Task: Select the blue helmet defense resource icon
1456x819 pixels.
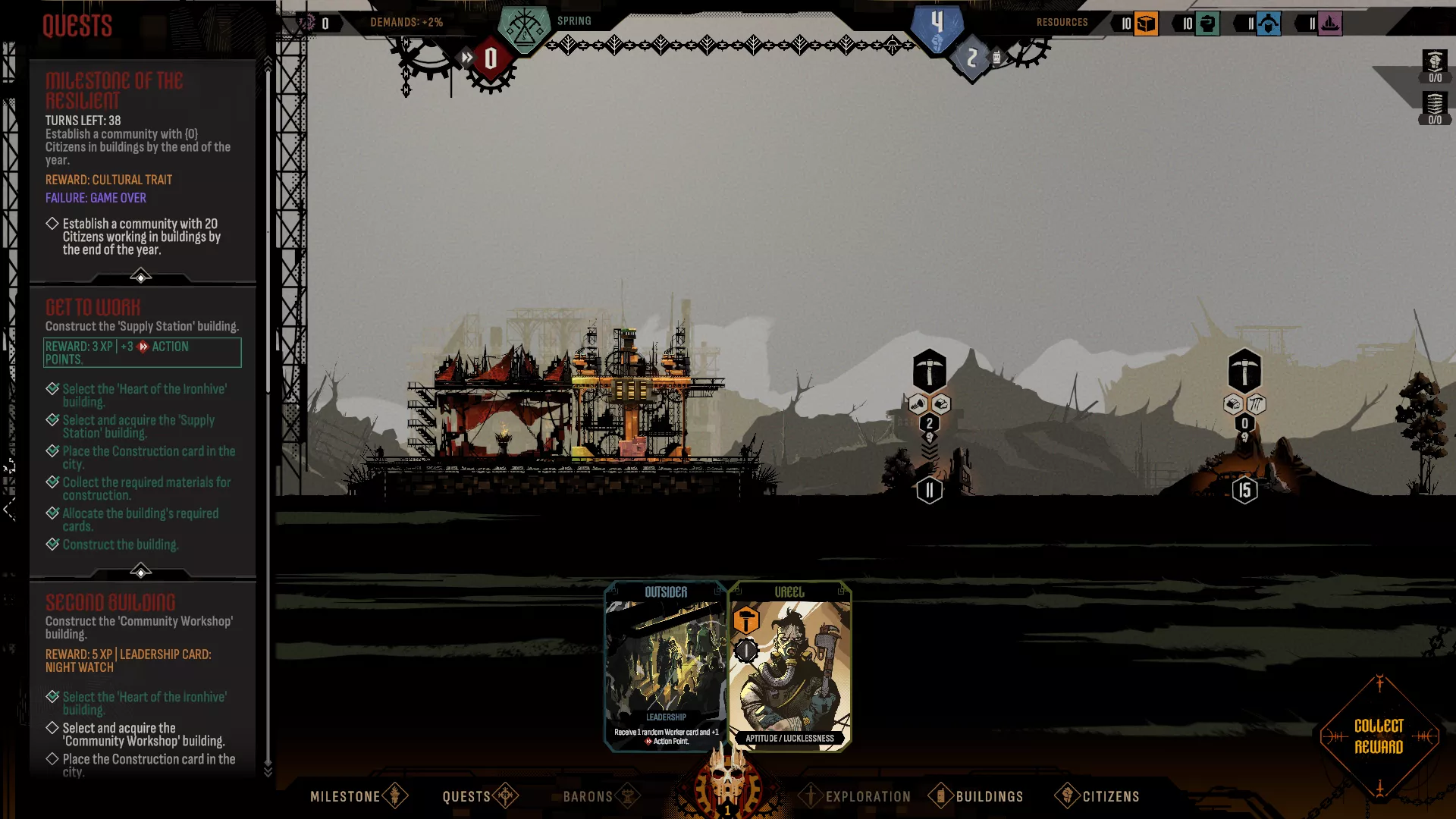Action: click(1268, 24)
